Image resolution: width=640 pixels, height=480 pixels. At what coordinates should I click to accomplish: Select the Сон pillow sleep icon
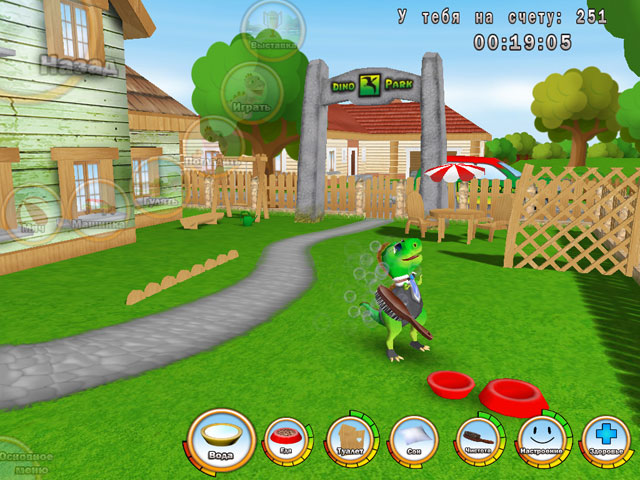[412, 438]
